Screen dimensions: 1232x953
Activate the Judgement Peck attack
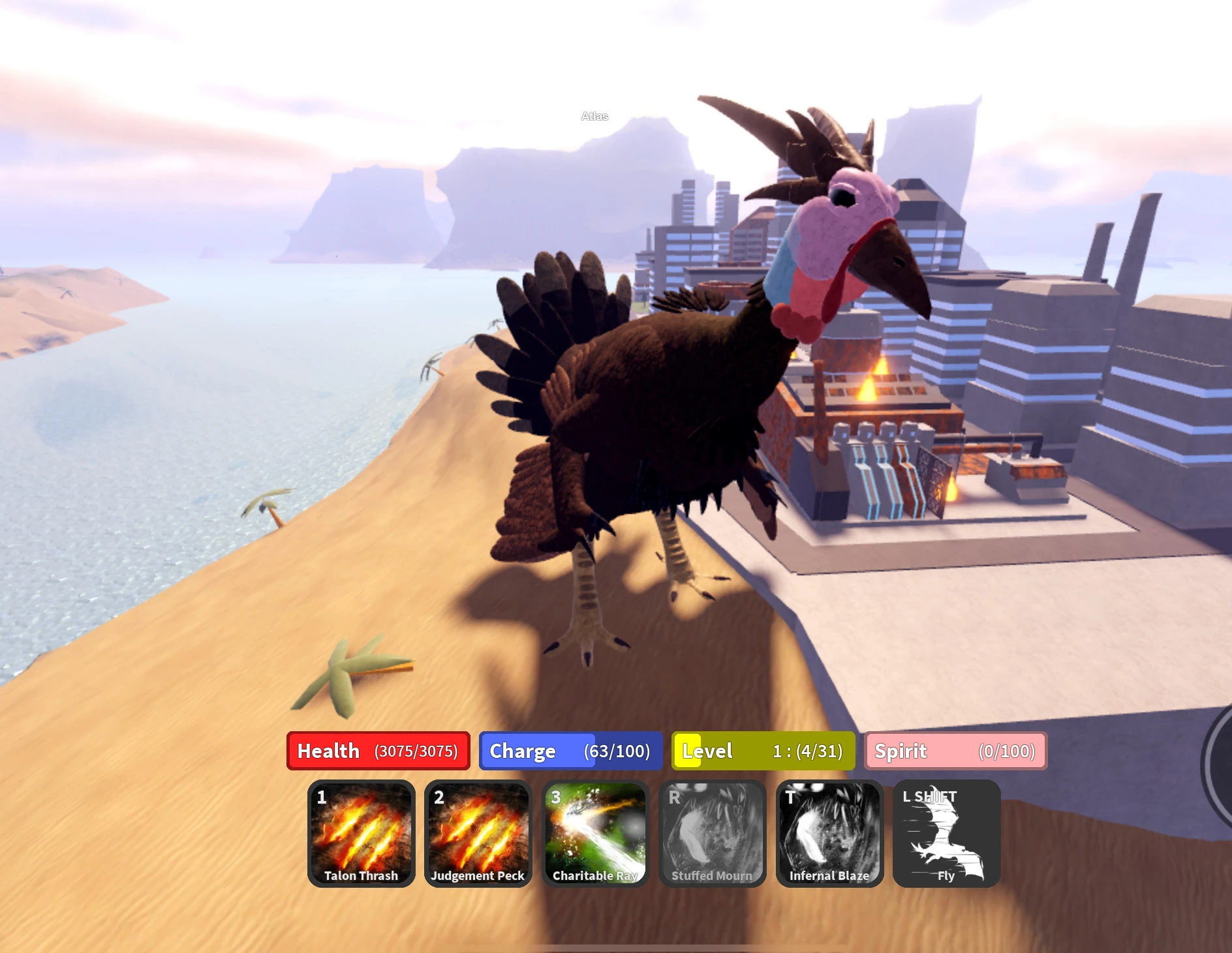478,835
